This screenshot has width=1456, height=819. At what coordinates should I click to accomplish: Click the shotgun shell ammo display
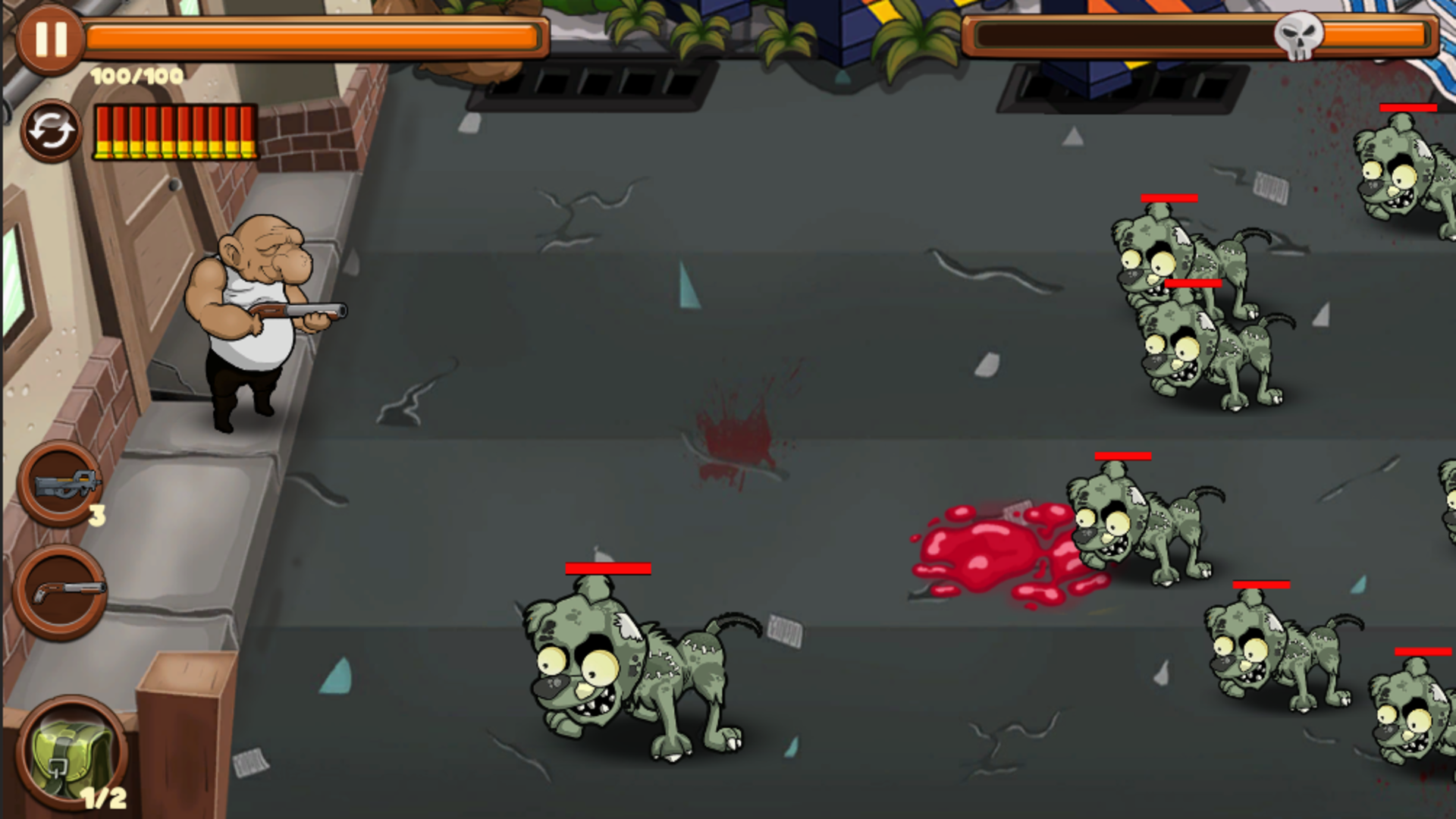coord(174,130)
